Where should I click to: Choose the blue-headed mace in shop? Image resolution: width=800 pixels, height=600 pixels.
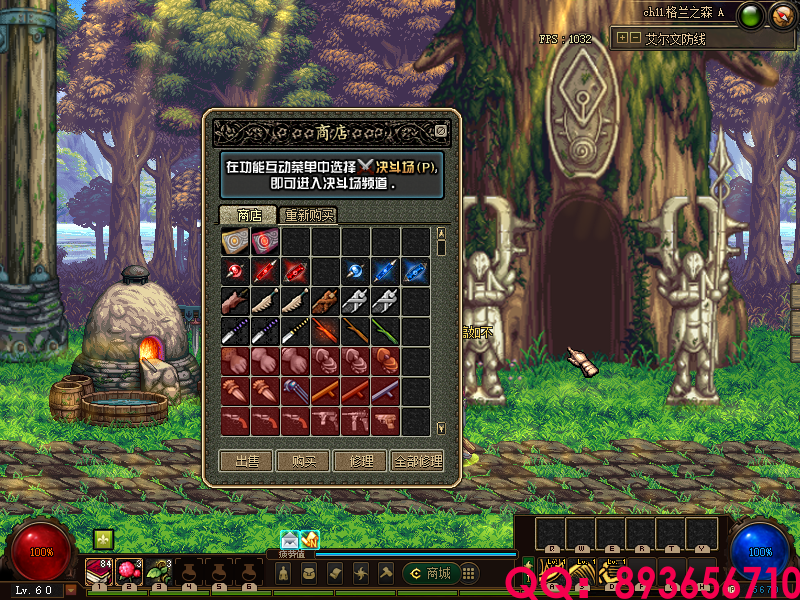pyautogui.click(x=296, y=391)
